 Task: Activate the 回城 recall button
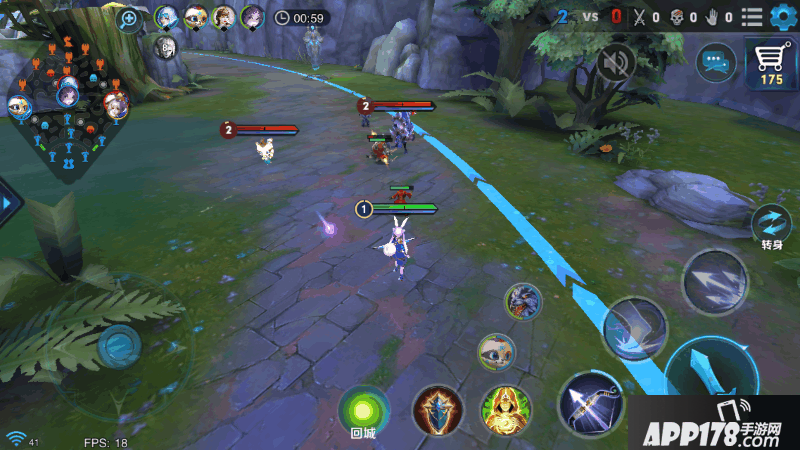click(x=363, y=410)
